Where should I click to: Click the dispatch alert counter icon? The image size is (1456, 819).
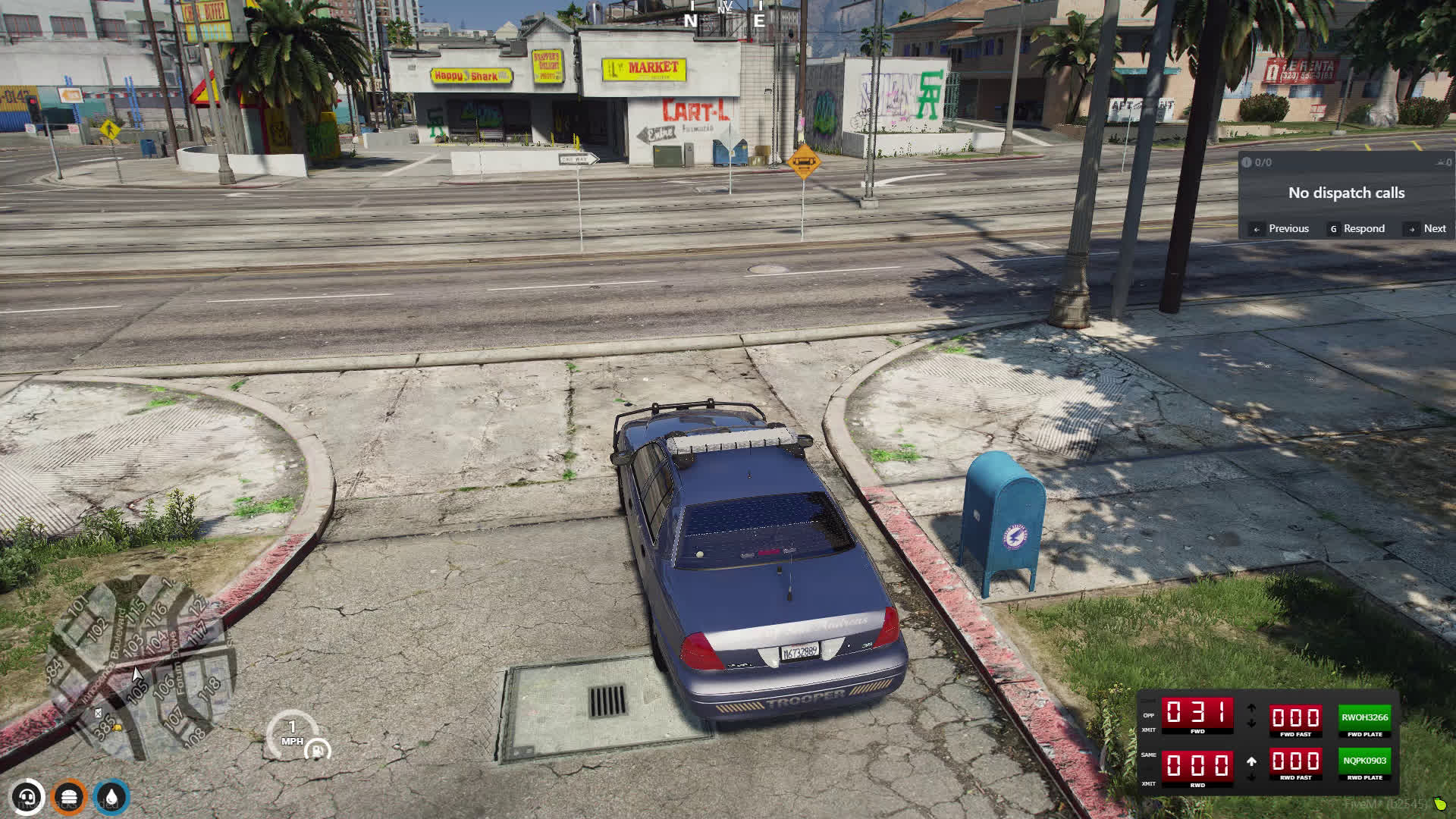tap(1246, 162)
